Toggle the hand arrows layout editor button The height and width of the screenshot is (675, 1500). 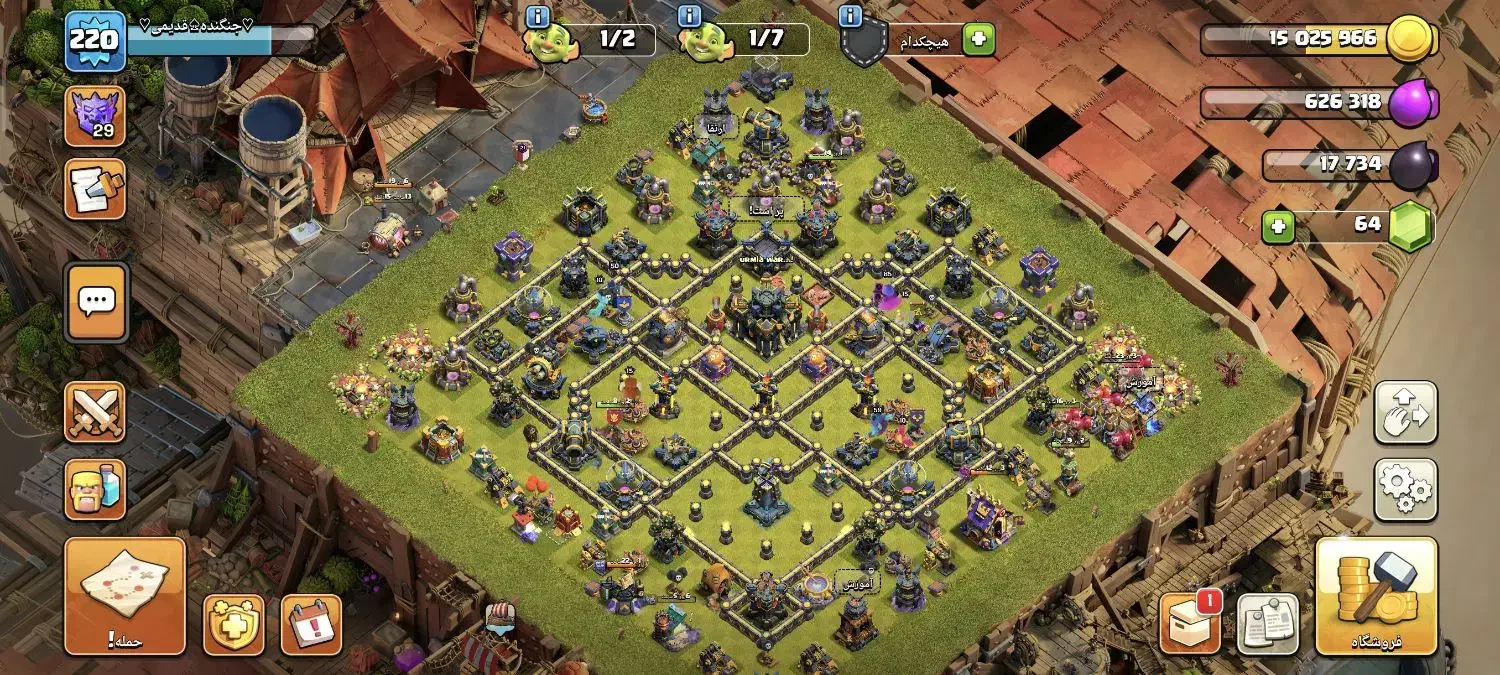1405,412
